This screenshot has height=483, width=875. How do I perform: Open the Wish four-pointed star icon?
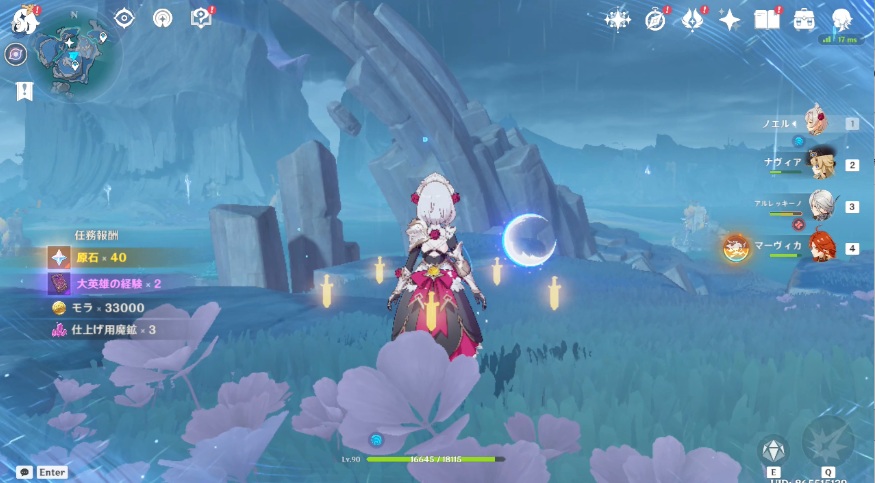[x=730, y=20]
